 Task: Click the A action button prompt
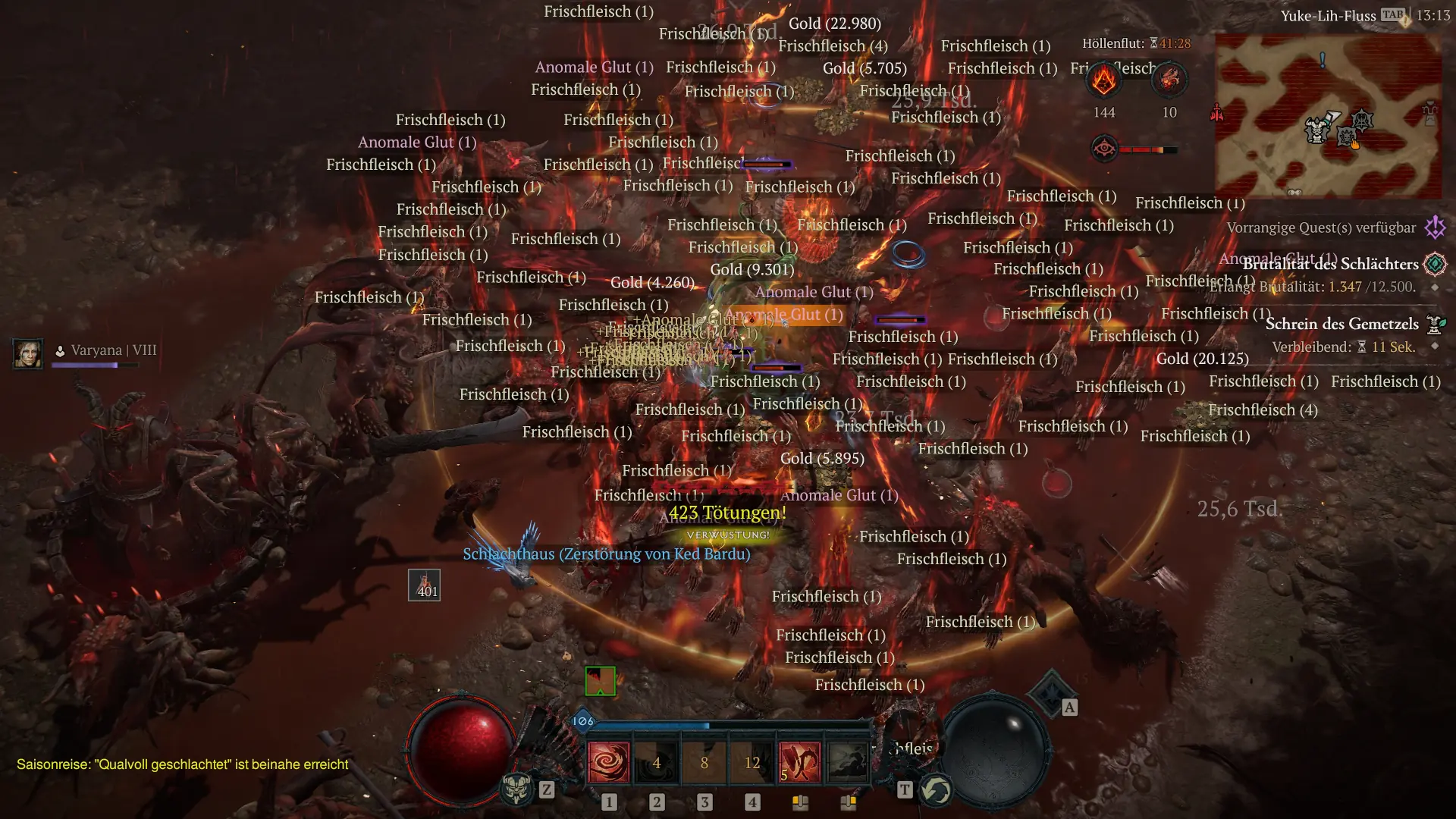coord(1069,706)
